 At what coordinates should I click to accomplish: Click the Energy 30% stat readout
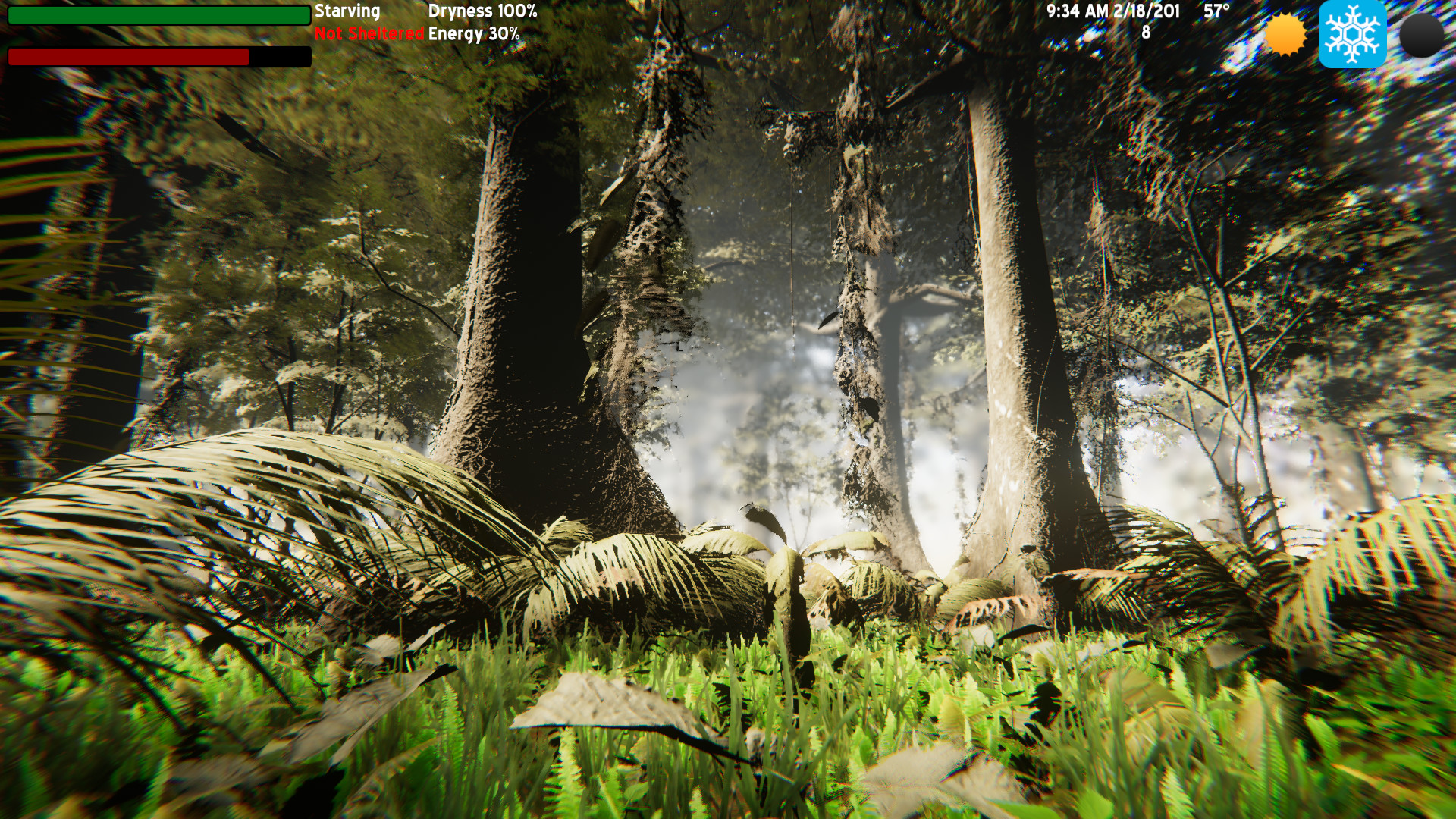[473, 33]
